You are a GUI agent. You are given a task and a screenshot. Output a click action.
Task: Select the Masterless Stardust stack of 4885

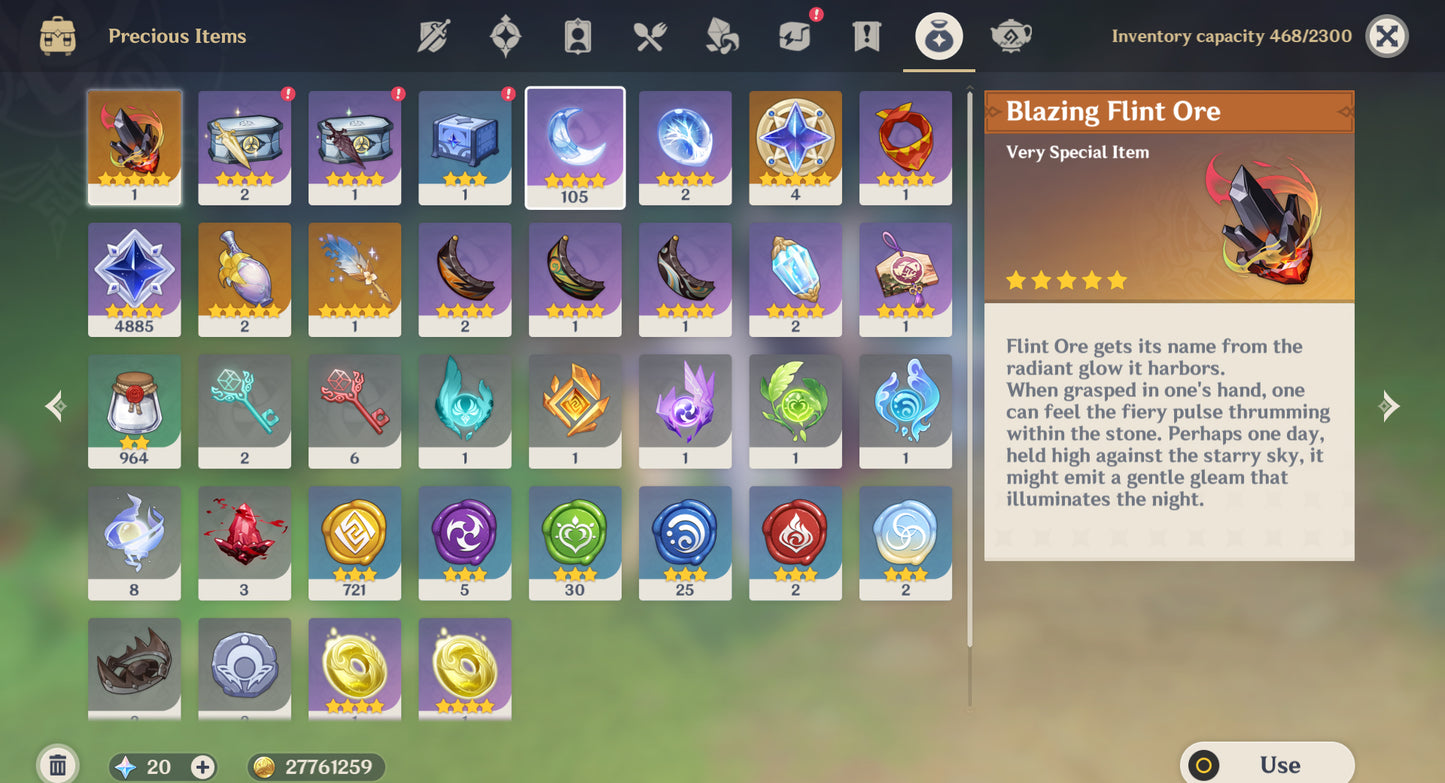pyautogui.click(x=134, y=279)
